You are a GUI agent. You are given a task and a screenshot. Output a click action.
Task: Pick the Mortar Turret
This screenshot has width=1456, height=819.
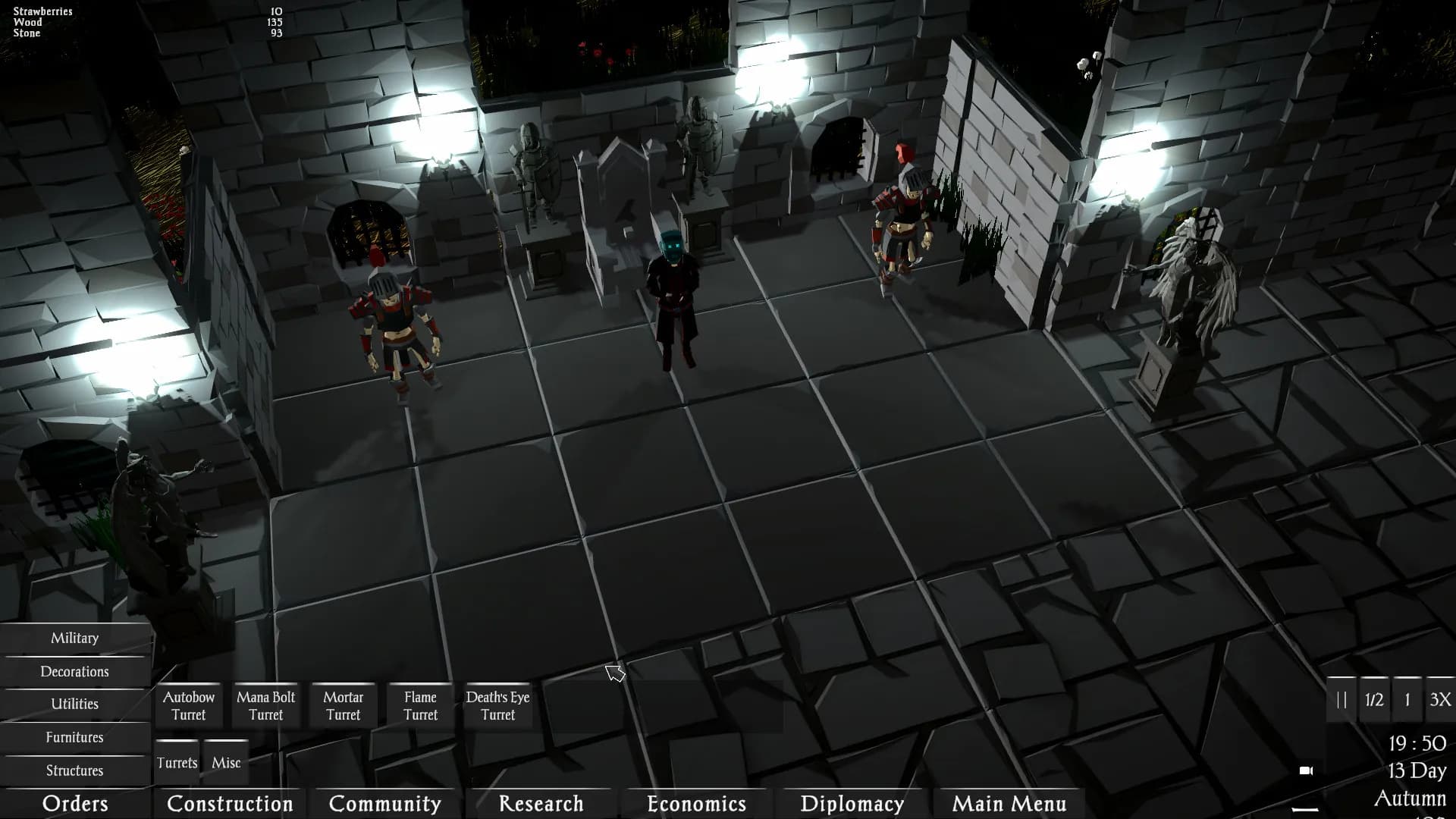point(344,706)
